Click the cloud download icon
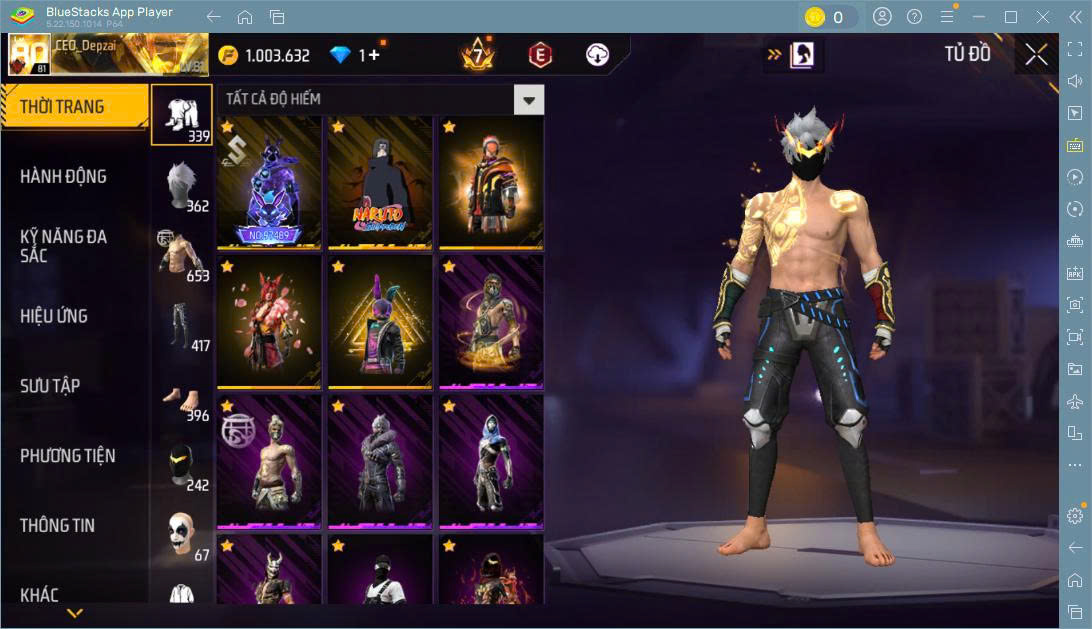The width and height of the screenshot is (1092, 629). coord(598,56)
